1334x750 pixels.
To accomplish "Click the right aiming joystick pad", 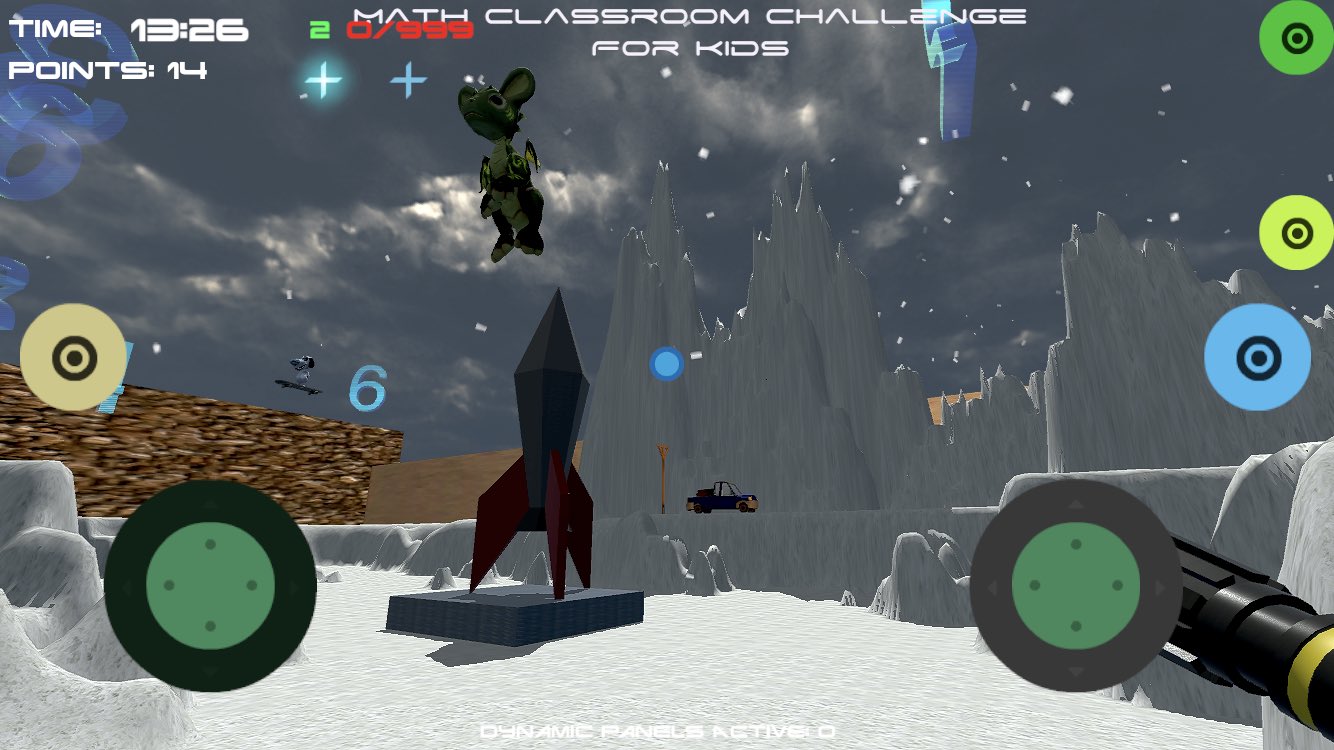I will (1076, 585).
